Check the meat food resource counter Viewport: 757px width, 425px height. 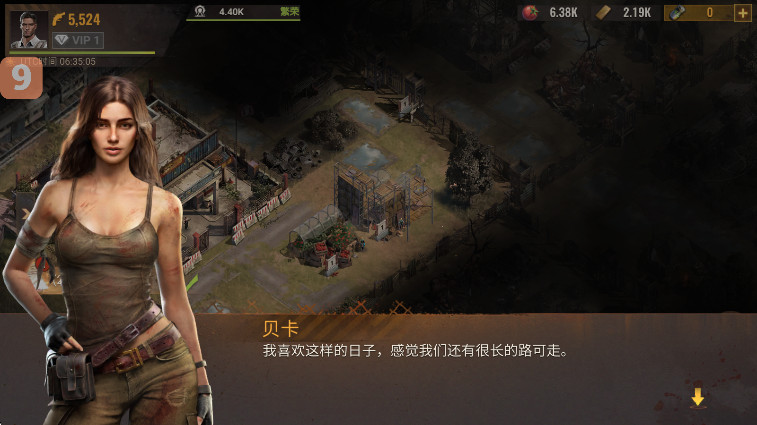coord(549,13)
